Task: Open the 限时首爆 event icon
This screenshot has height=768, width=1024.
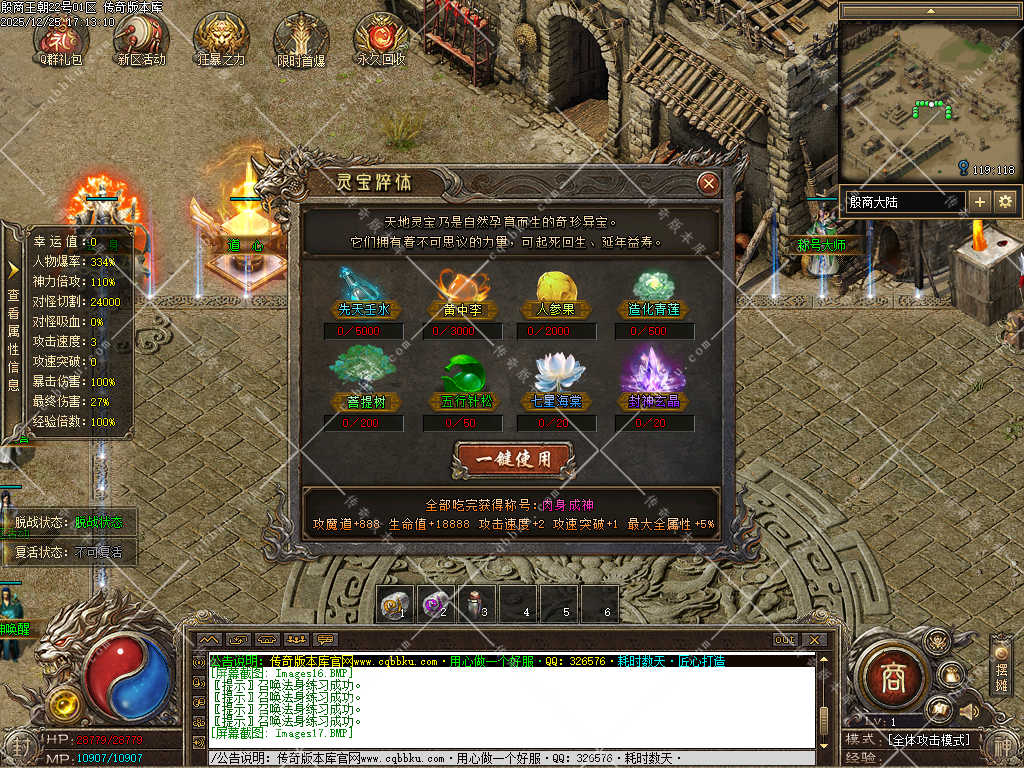Action: pyautogui.click(x=300, y=37)
